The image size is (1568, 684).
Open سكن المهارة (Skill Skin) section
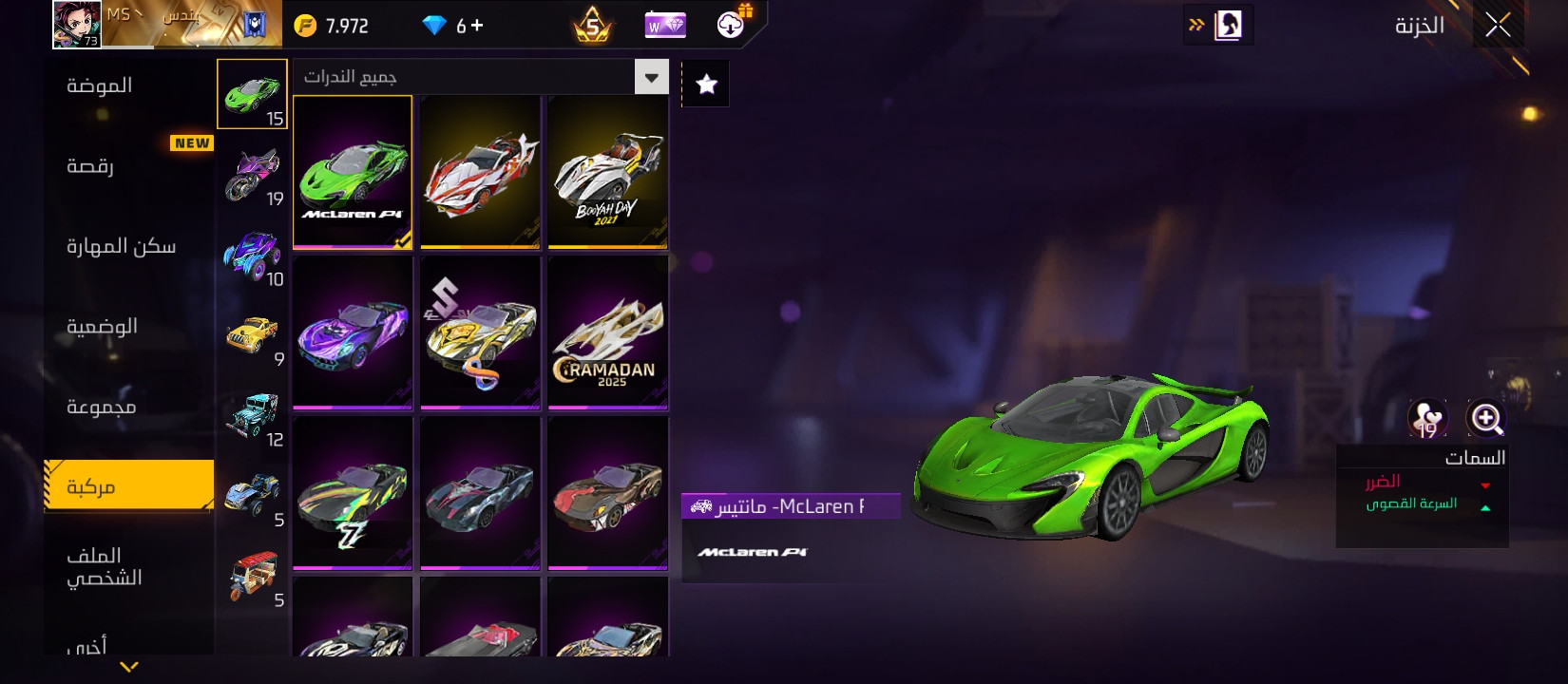pyautogui.click(x=121, y=246)
